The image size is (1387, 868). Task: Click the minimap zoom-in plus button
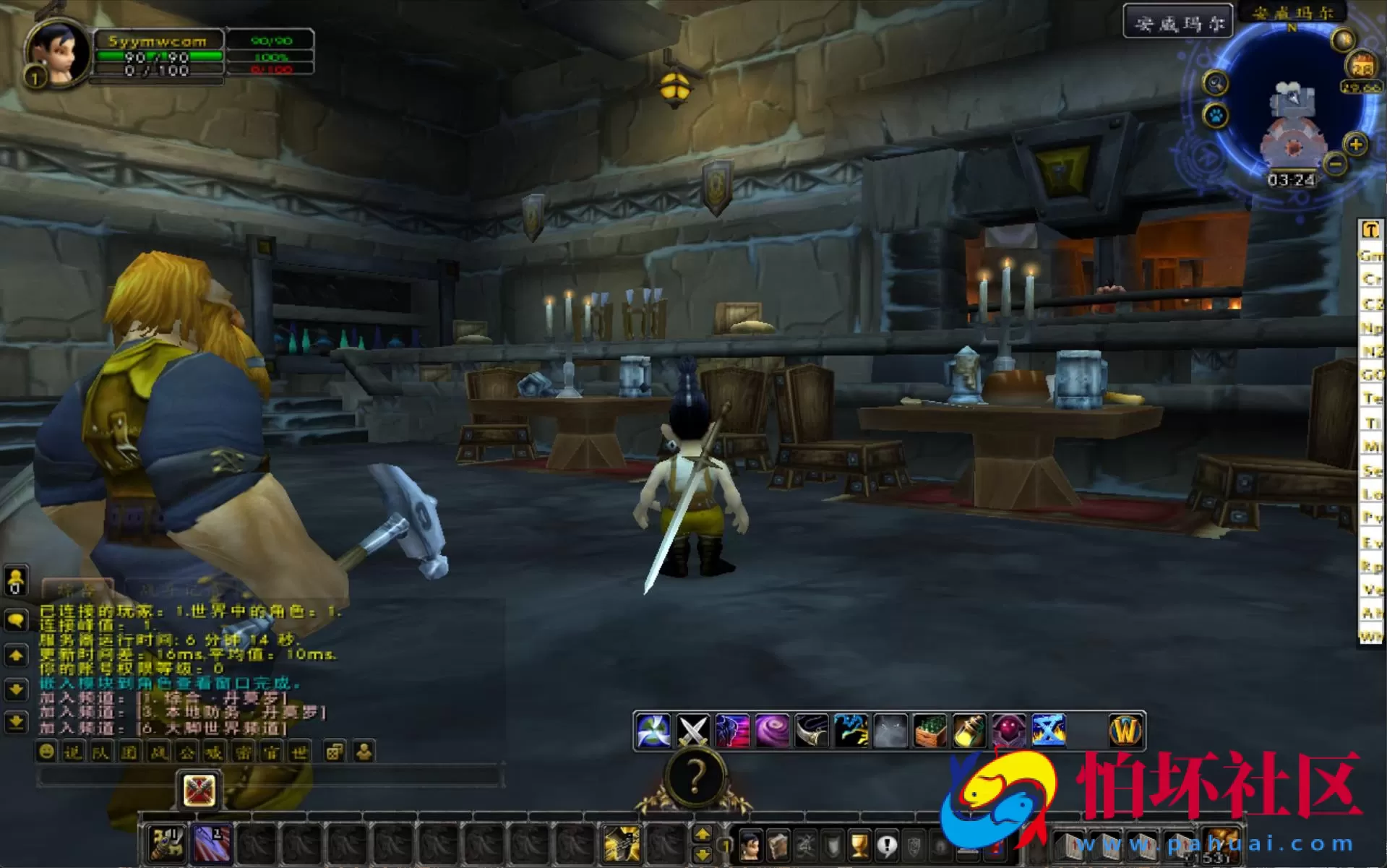click(1355, 145)
